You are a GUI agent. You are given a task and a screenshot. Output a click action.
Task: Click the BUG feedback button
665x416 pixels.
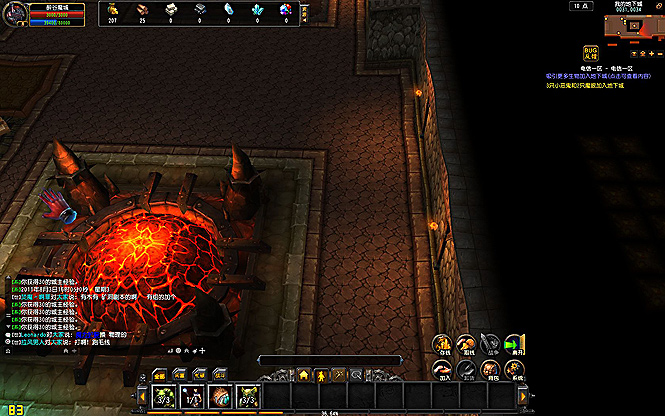pos(592,52)
